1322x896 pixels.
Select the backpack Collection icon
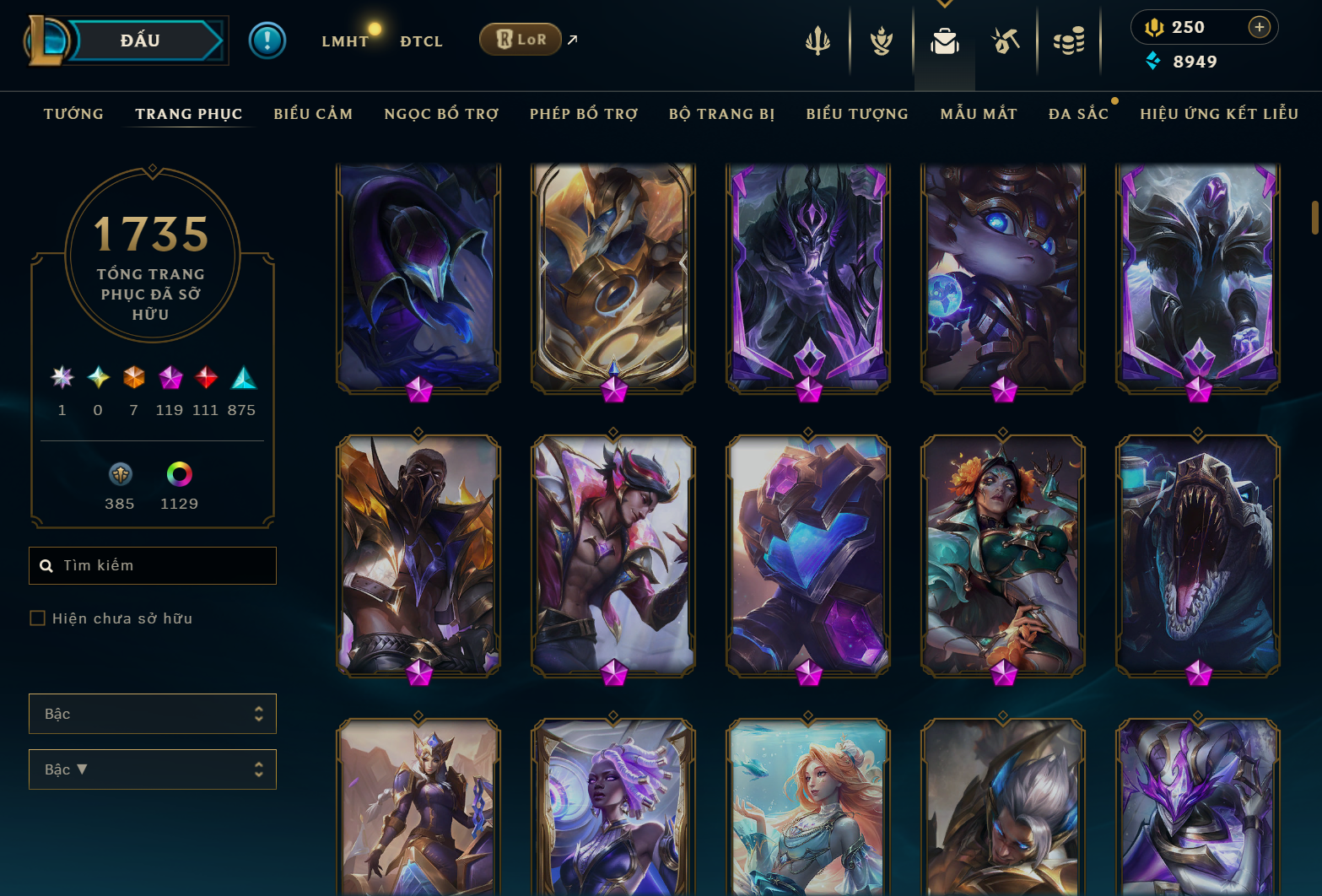pos(944,40)
